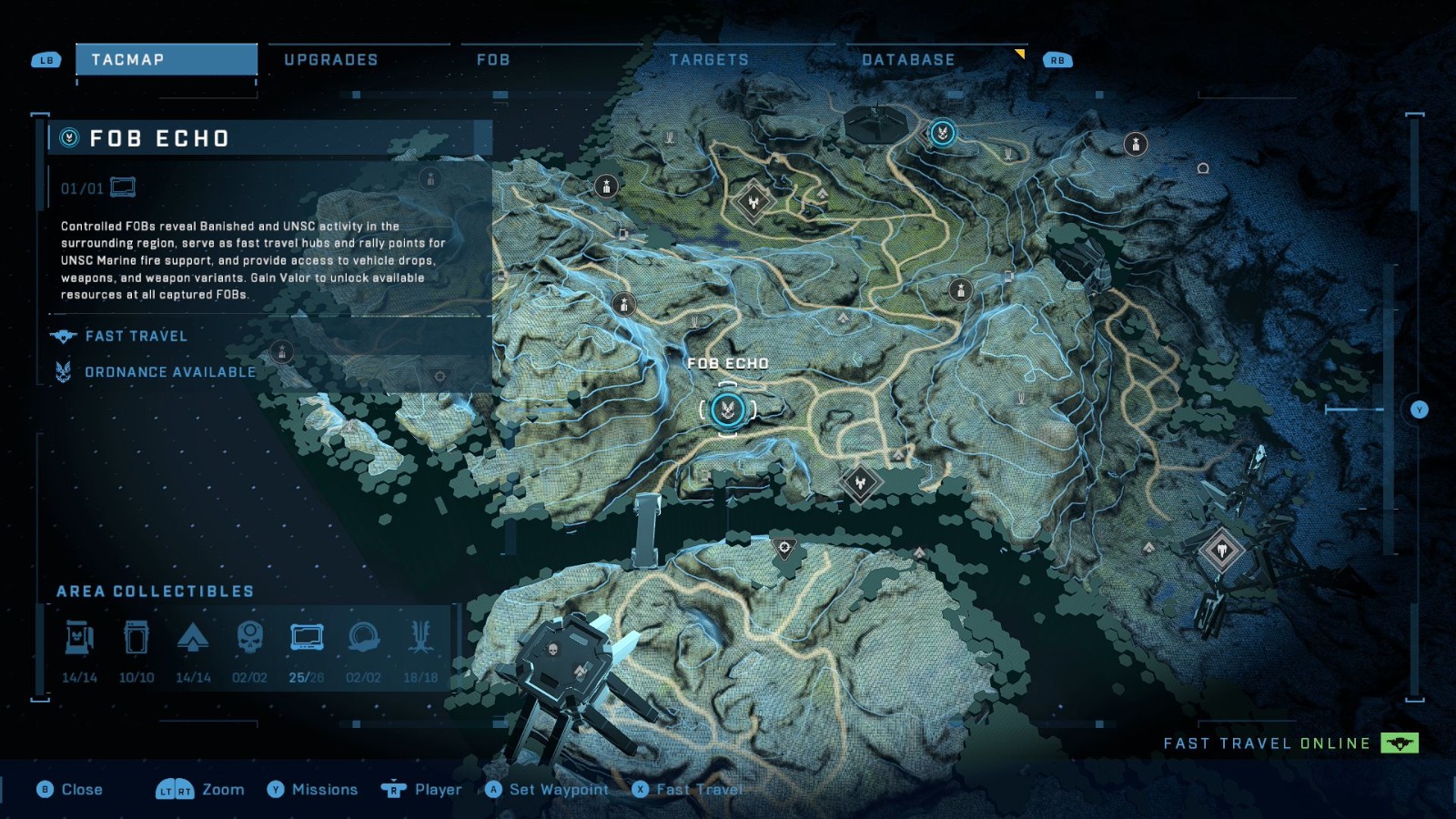The width and height of the screenshot is (1456, 819).
Task: Open the UPGRADES tab
Action: click(330, 59)
